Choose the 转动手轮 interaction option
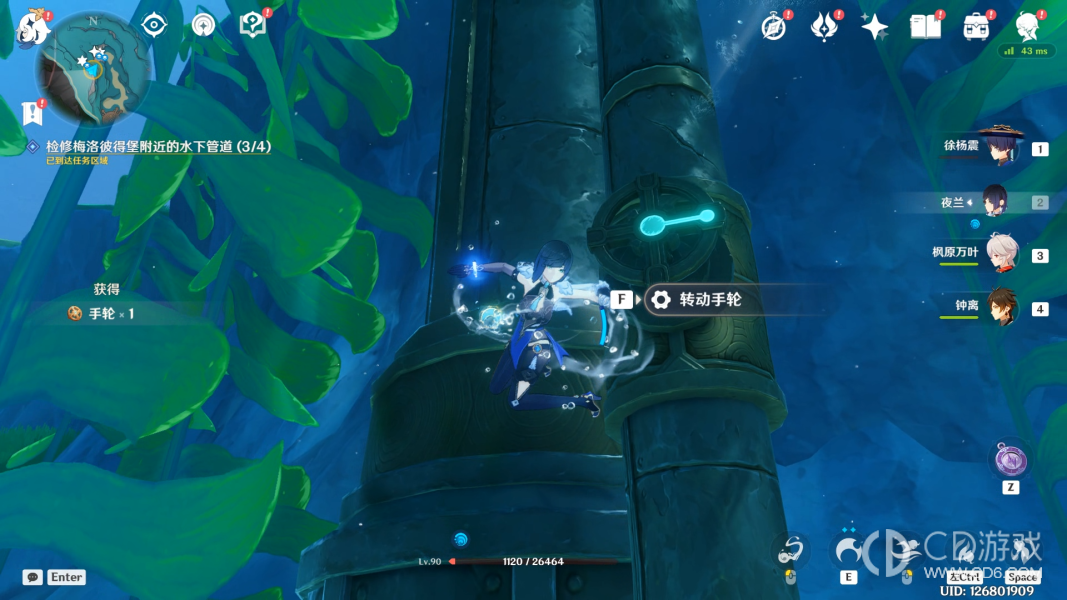Screen dimensions: 1067x600 710,299
